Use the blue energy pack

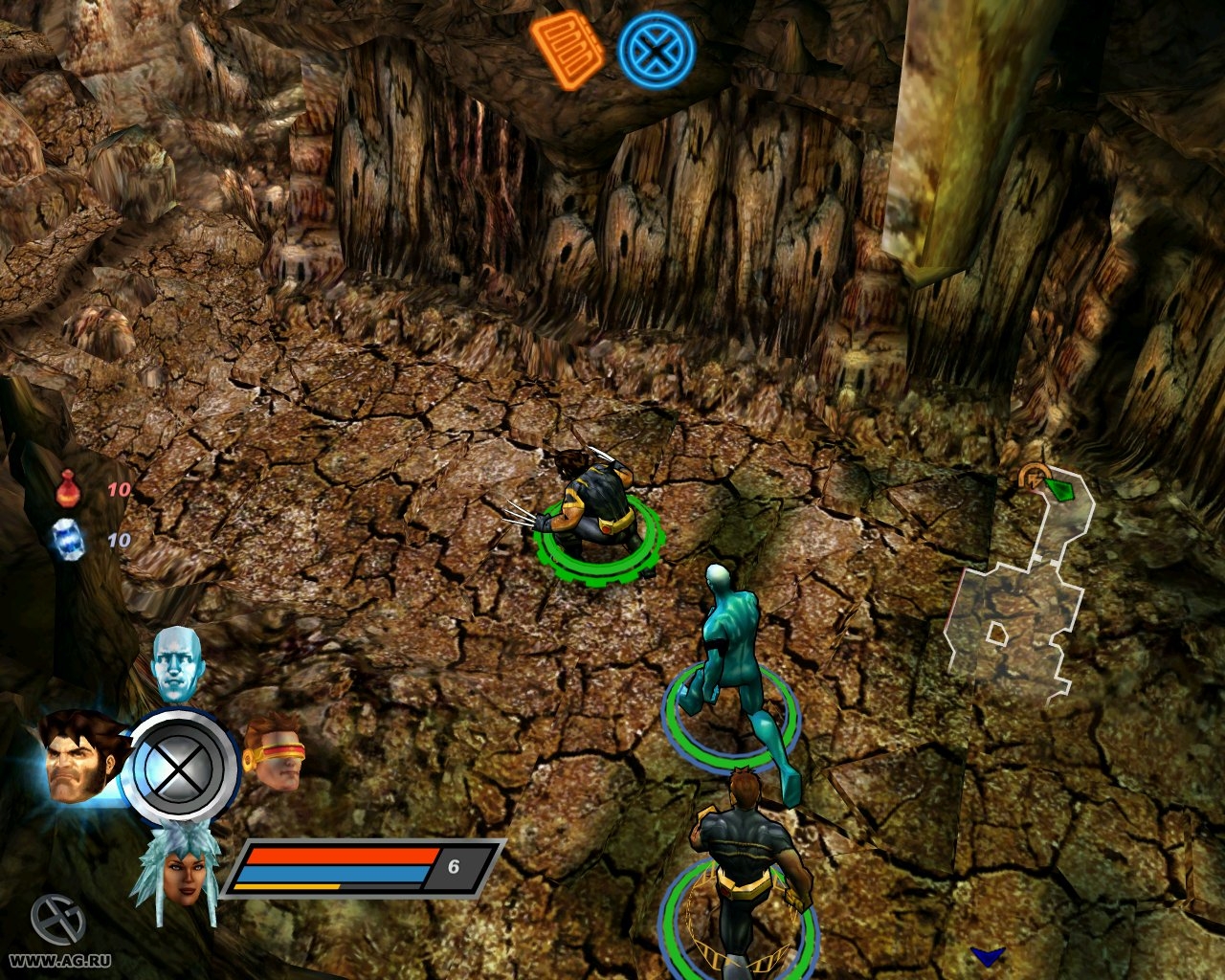tap(67, 539)
